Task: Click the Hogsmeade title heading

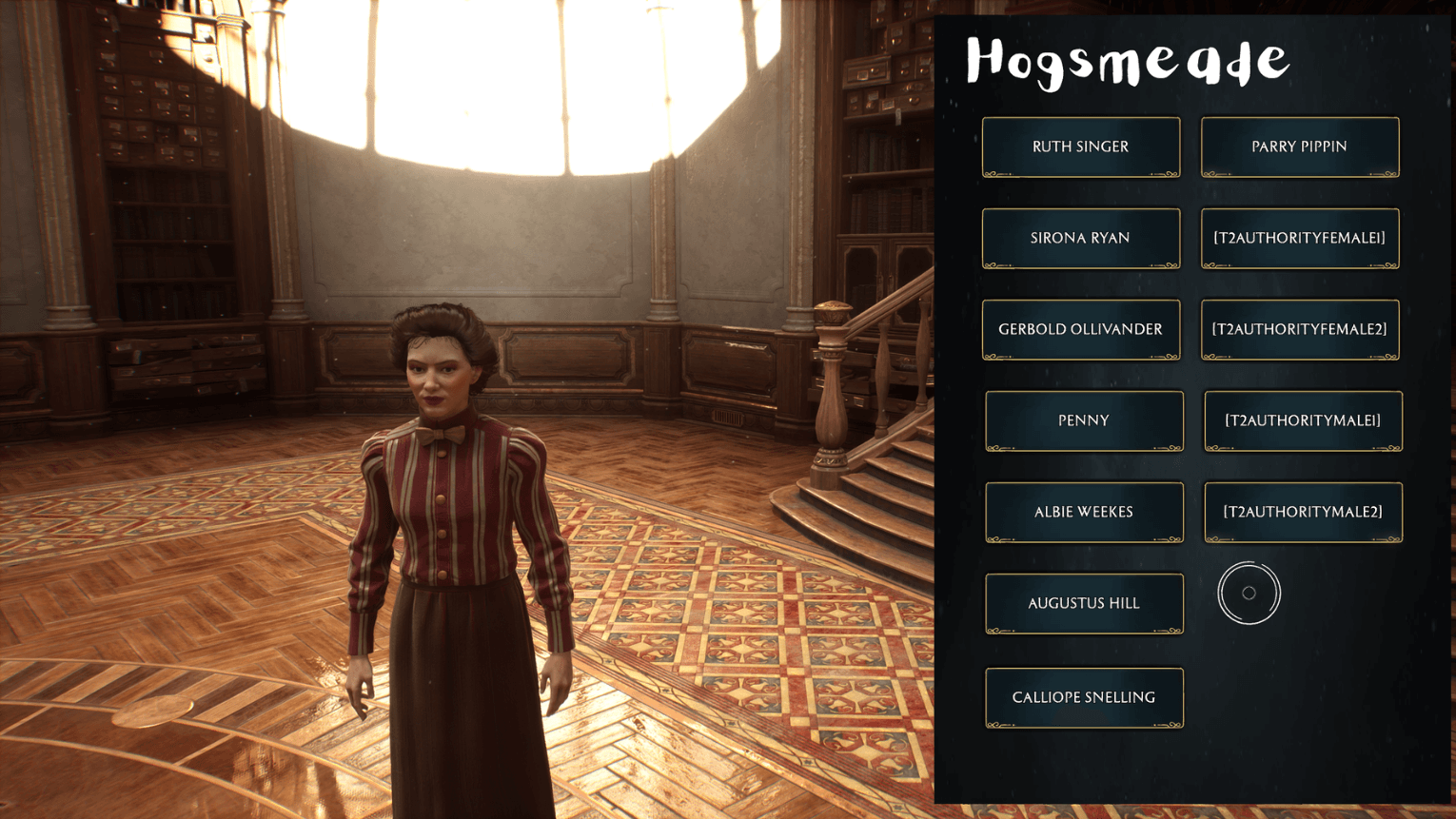Action: pos(1127,61)
